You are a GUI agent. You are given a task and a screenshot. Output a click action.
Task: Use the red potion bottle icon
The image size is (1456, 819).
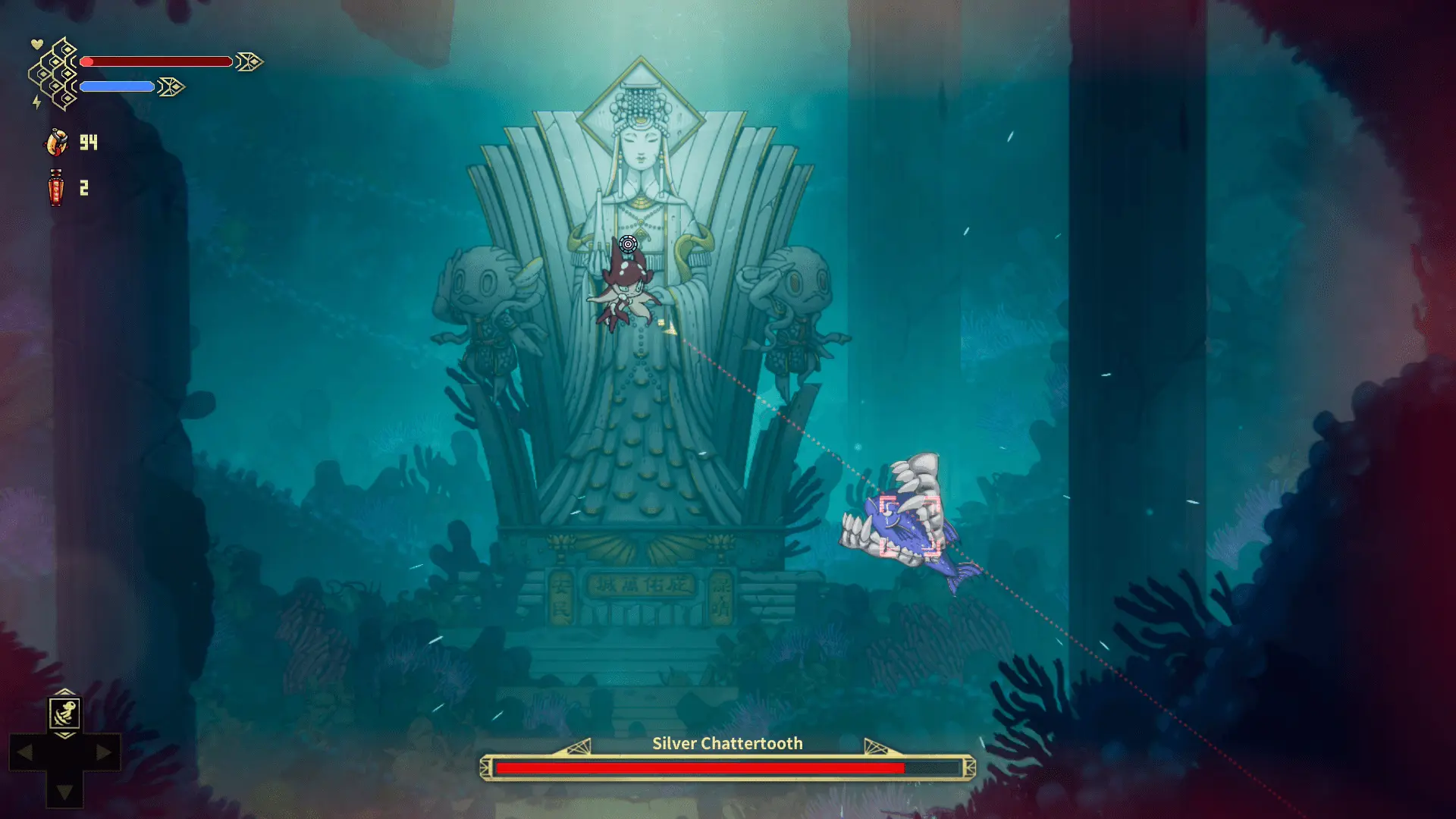pyautogui.click(x=56, y=187)
